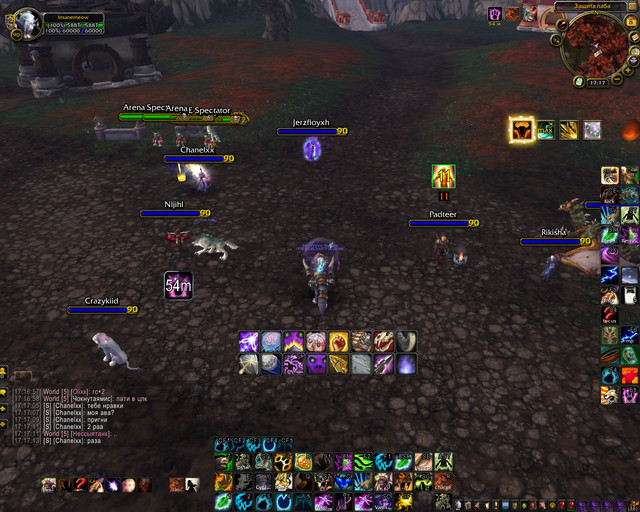This screenshot has width=640, height=512.
Task: Click the minimap clock showing 17:17
Action: 598,82
